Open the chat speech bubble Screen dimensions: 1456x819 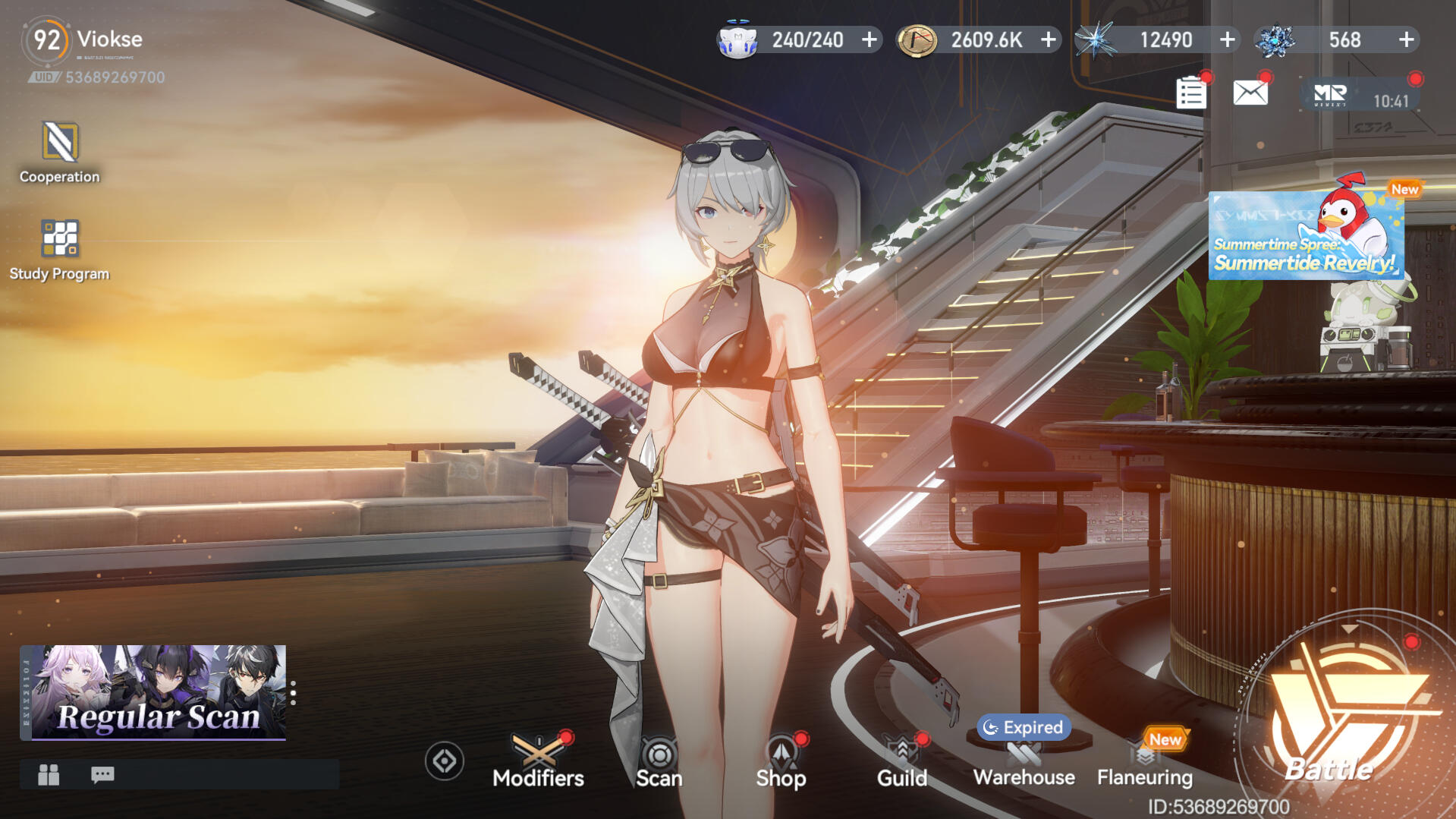102,774
